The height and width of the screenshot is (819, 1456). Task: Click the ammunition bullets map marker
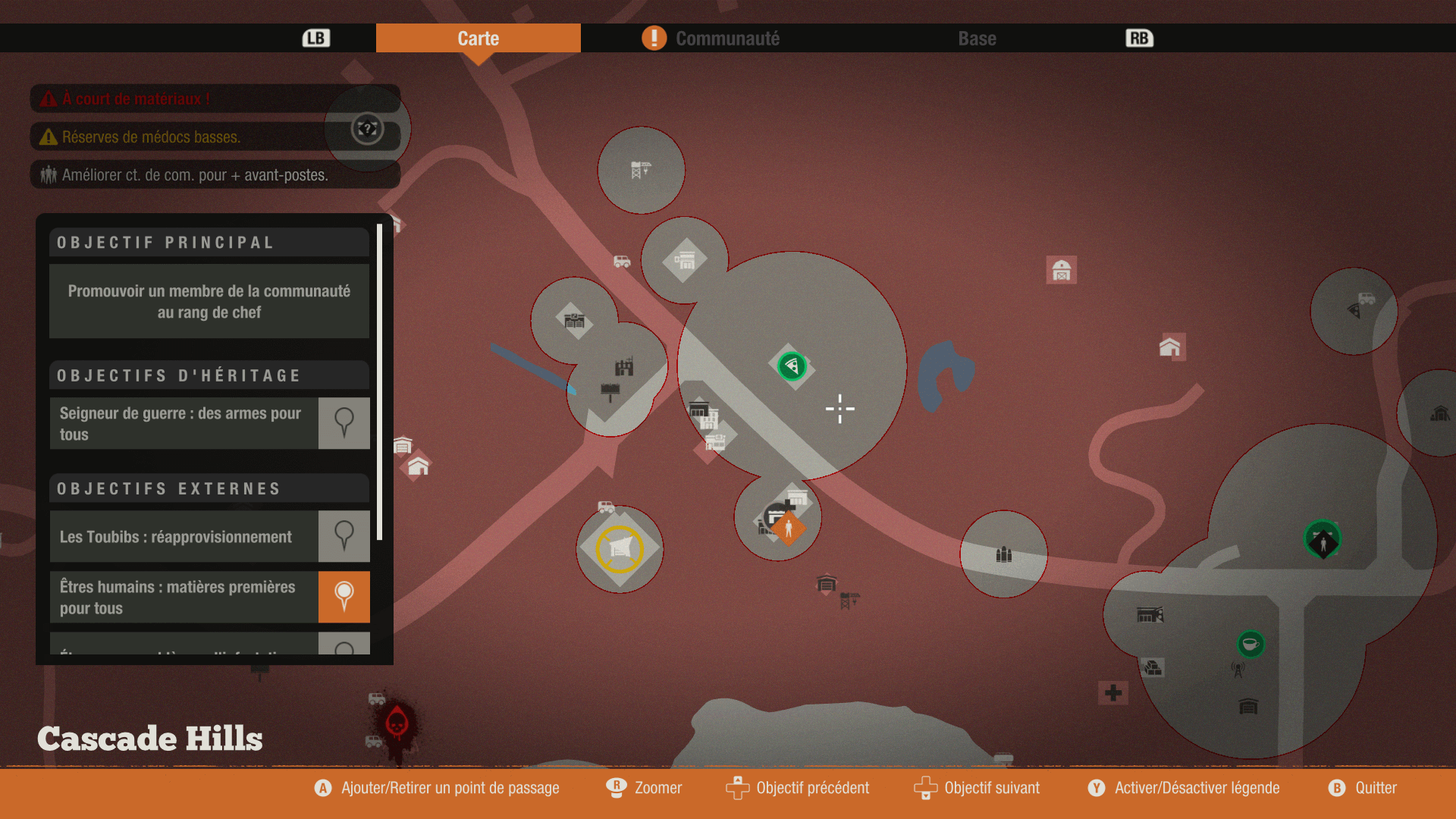pos(1004,554)
